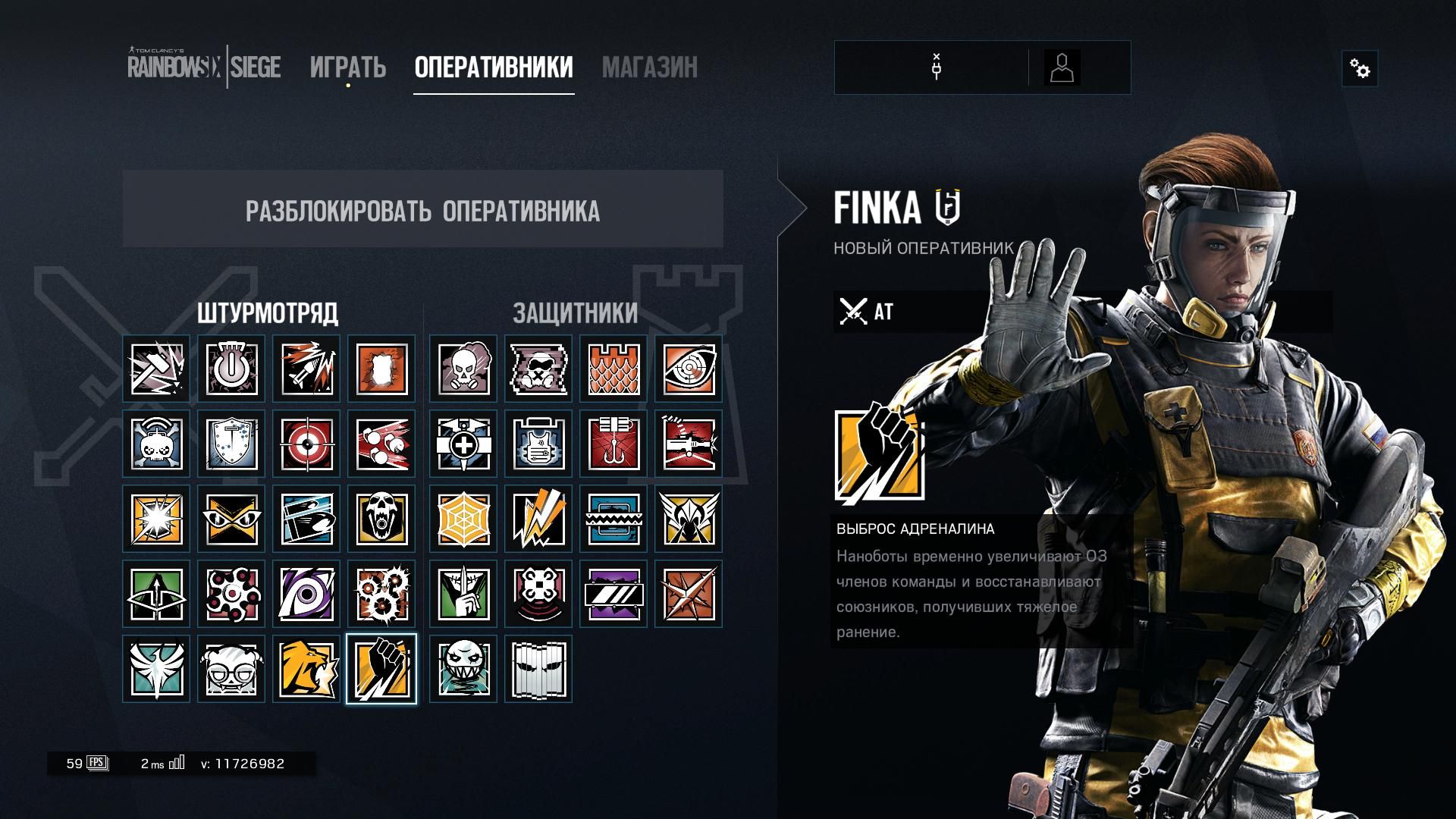Select Finka's raised fist operator icon

point(381,669)
